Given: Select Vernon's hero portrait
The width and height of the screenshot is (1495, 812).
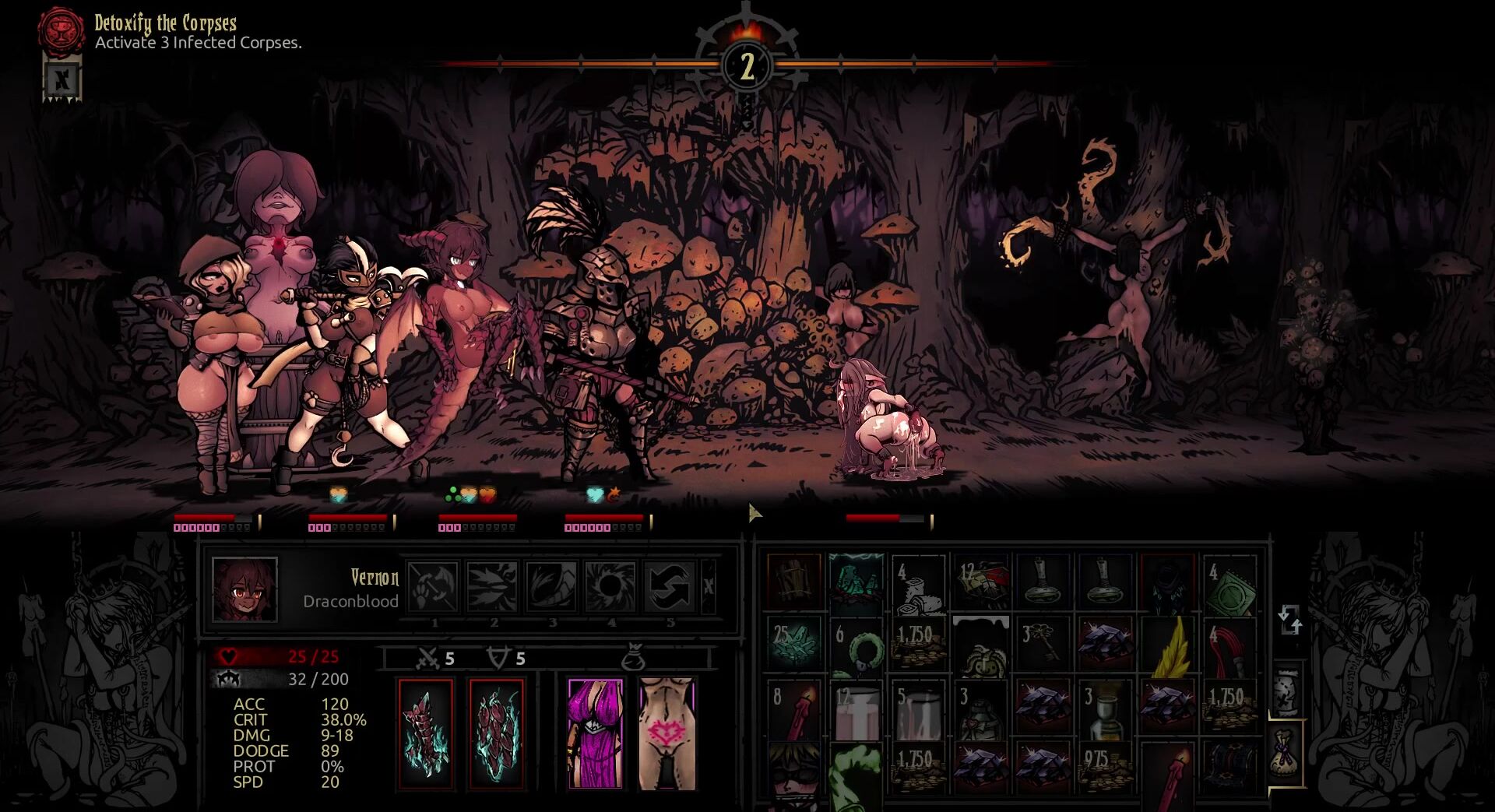Looking at the screenshot, I should tap(244, 589).
